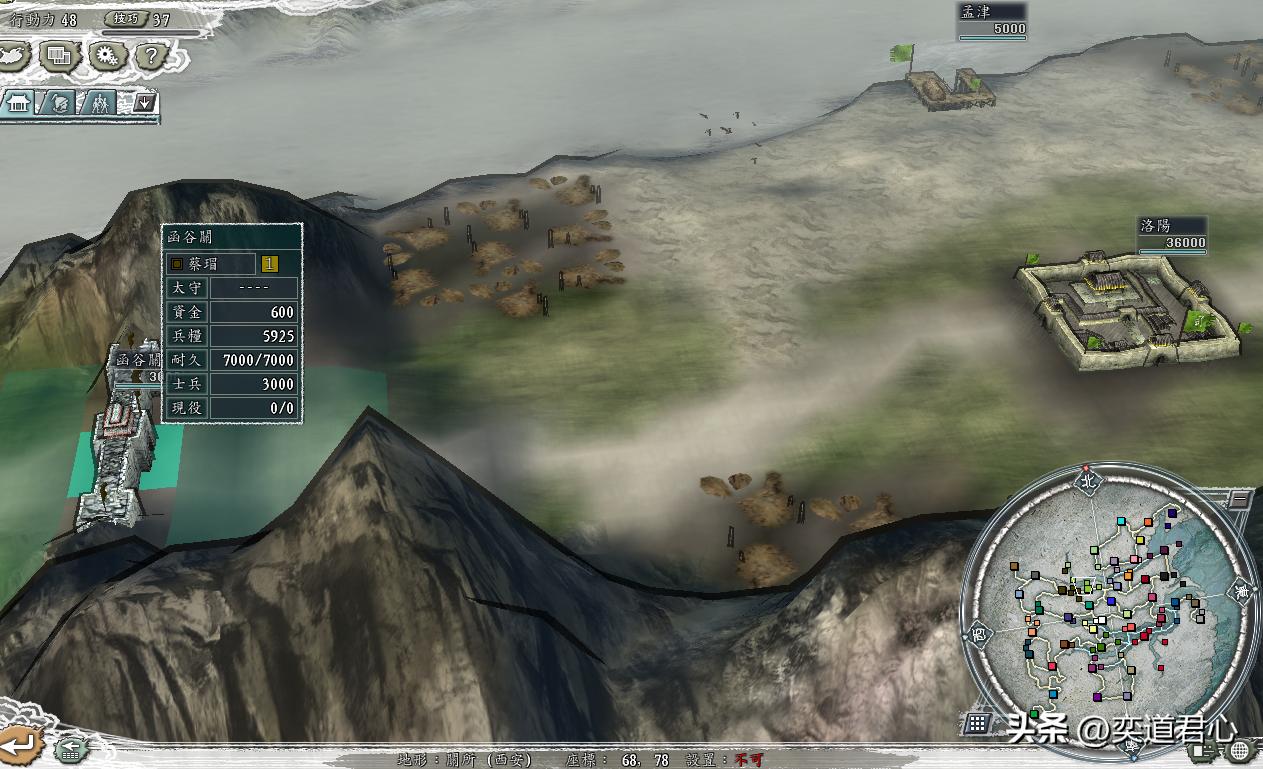The height and width of the screenshot is (769, 1263).
Task: Click the green arrow-and-grid button
Action: 69,747
